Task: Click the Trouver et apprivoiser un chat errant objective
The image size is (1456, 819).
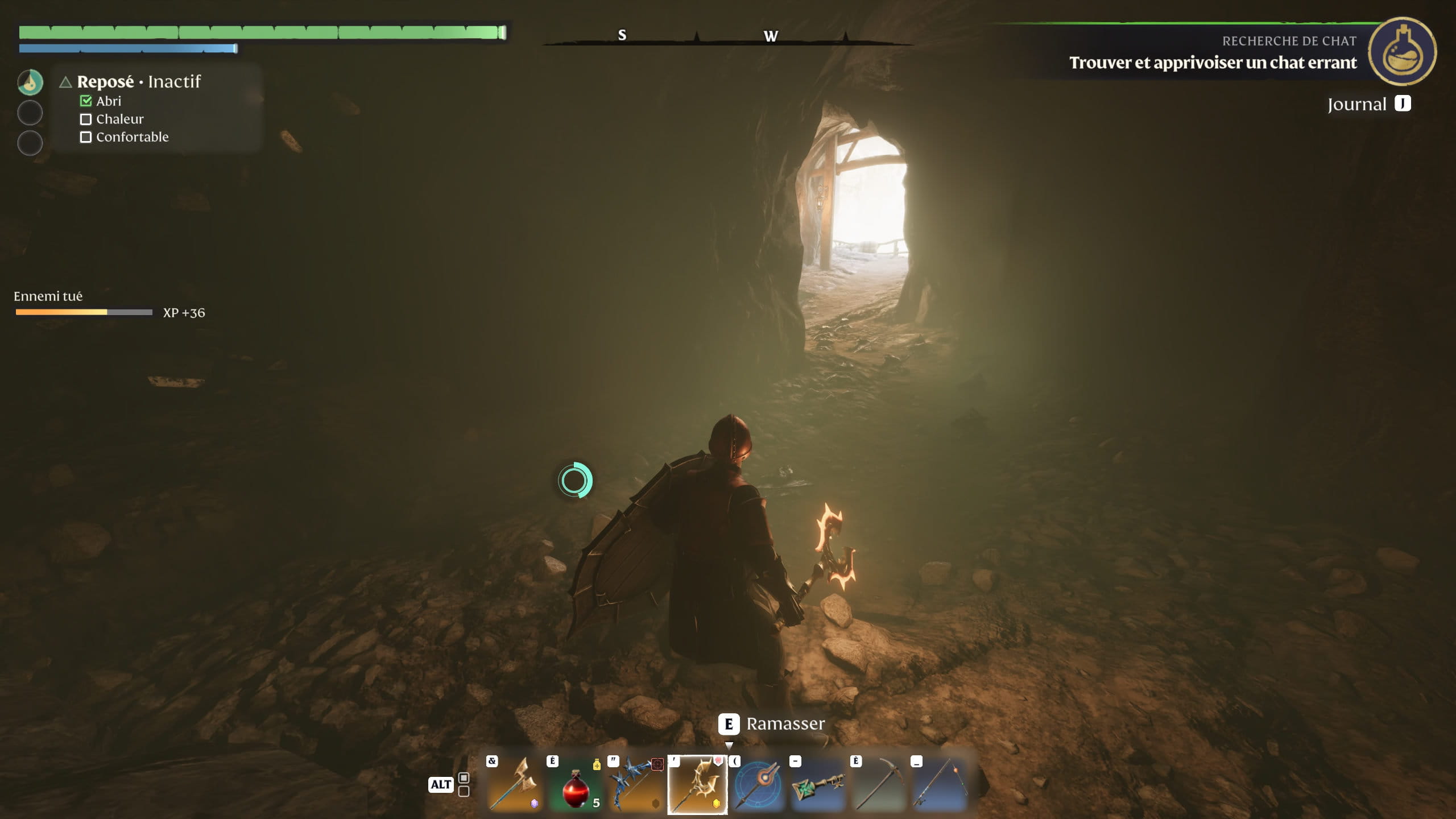Action: click(1213, 63)
